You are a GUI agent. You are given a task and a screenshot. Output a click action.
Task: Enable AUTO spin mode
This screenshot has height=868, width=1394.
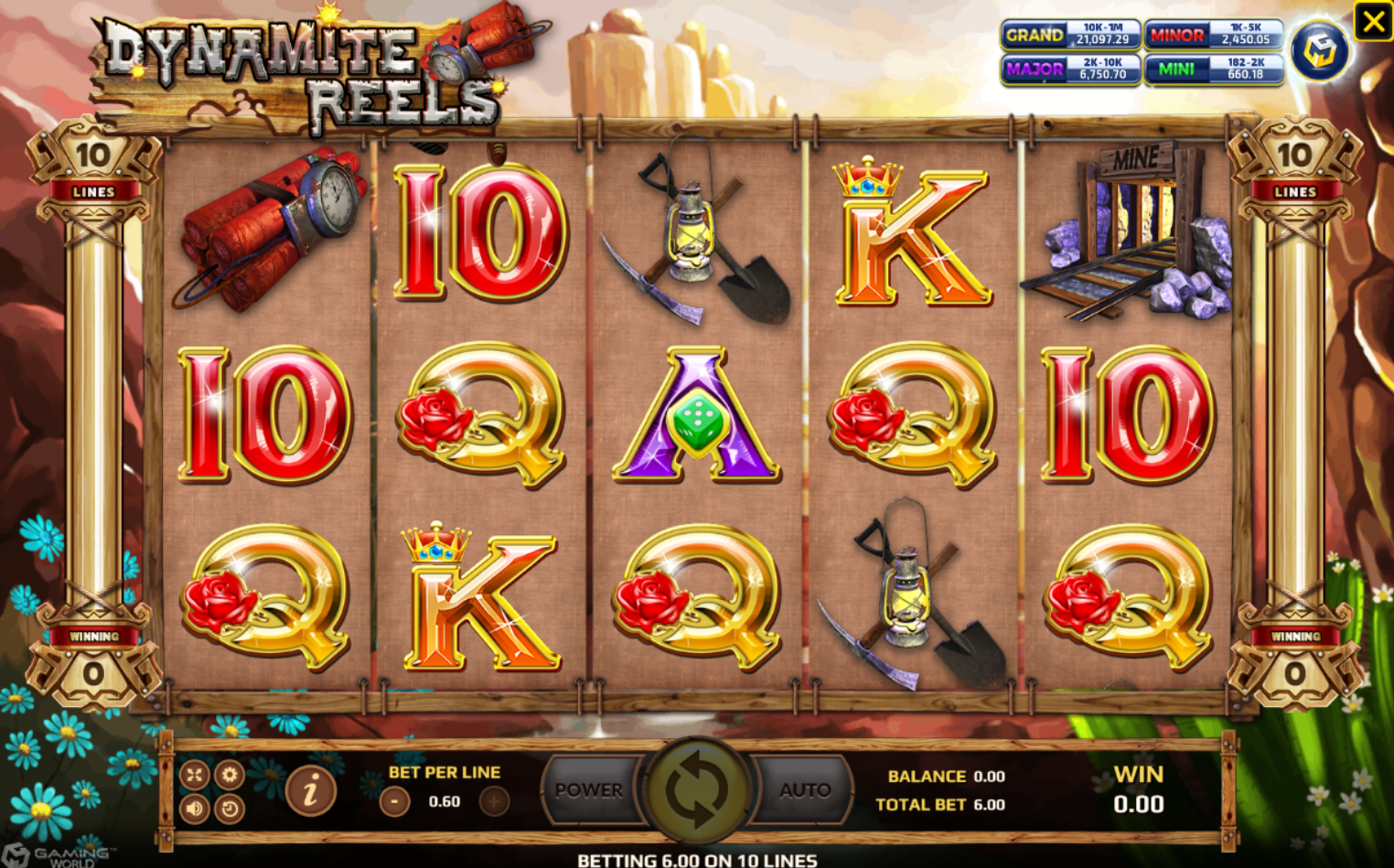803,792
